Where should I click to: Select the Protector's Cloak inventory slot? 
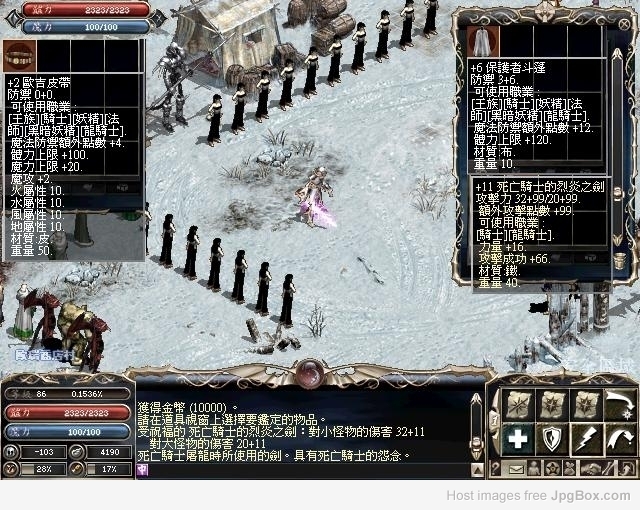point(483,41)
